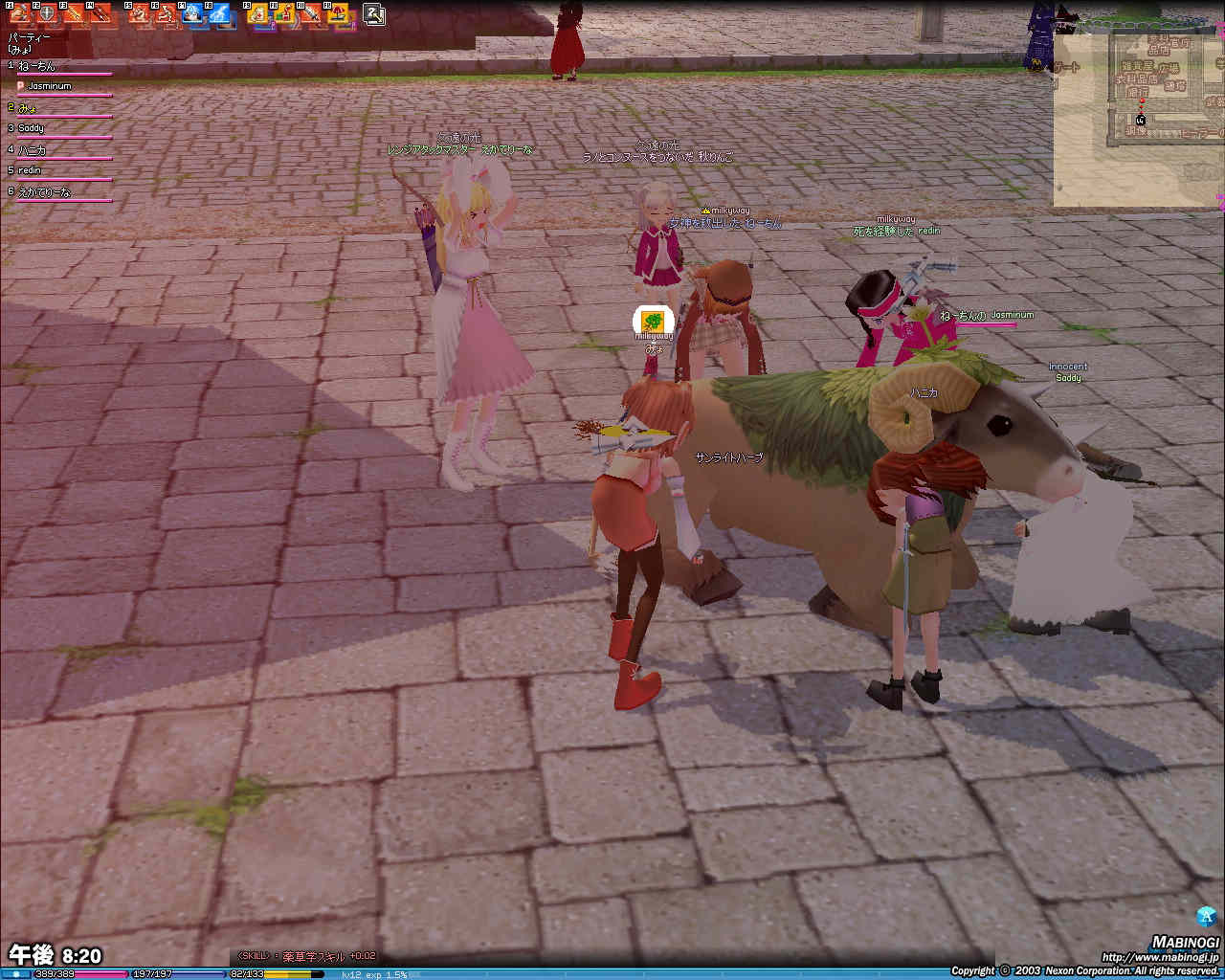Open the town minimap
Image resolution: width=1225 pixels, height=980 pixels.
pyautogui.click(x=1139, y=120)
